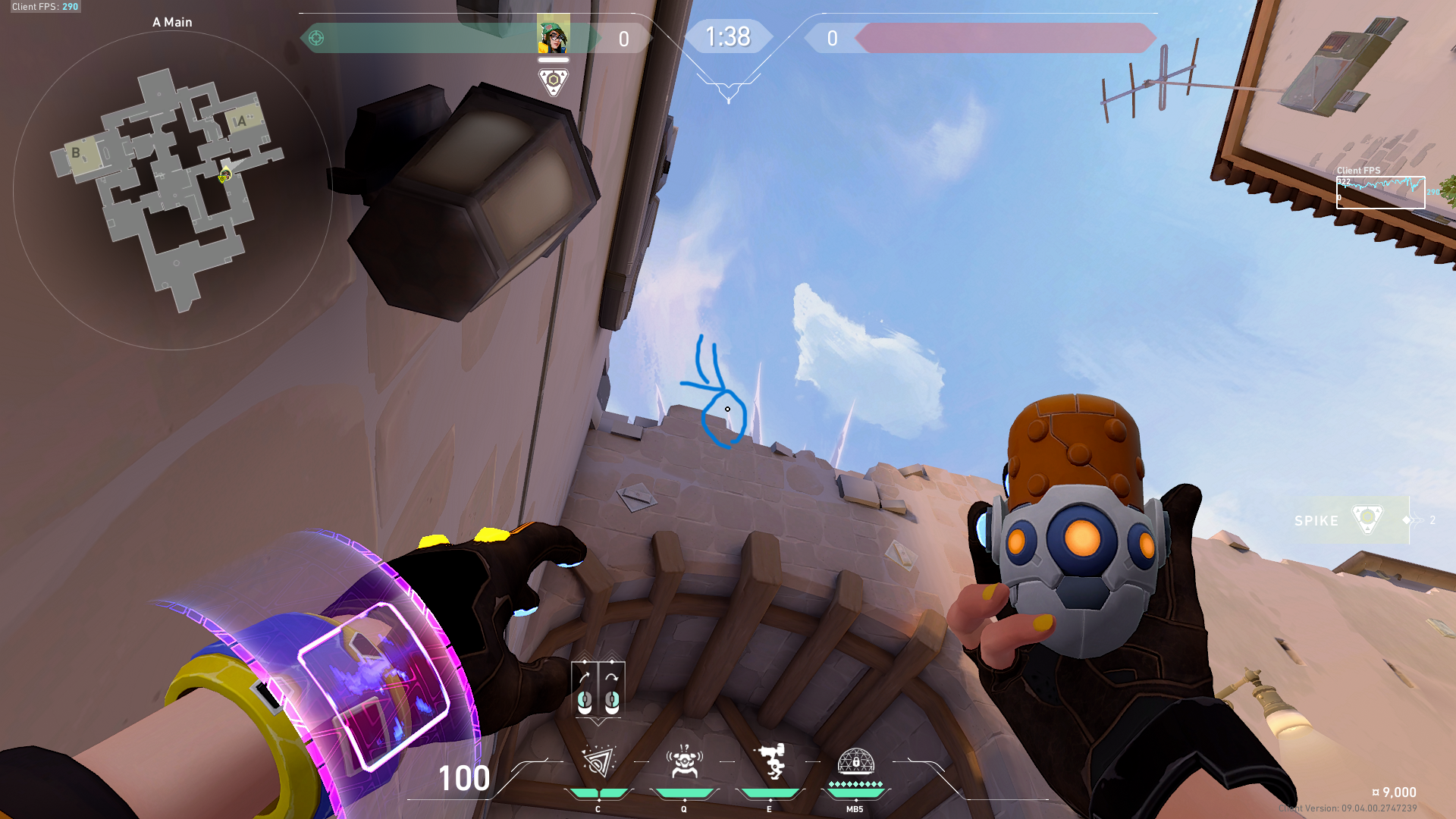Click the round timer showing 1:38
Viewport: 1456px width, 819px height.
[x=727, y=36]
